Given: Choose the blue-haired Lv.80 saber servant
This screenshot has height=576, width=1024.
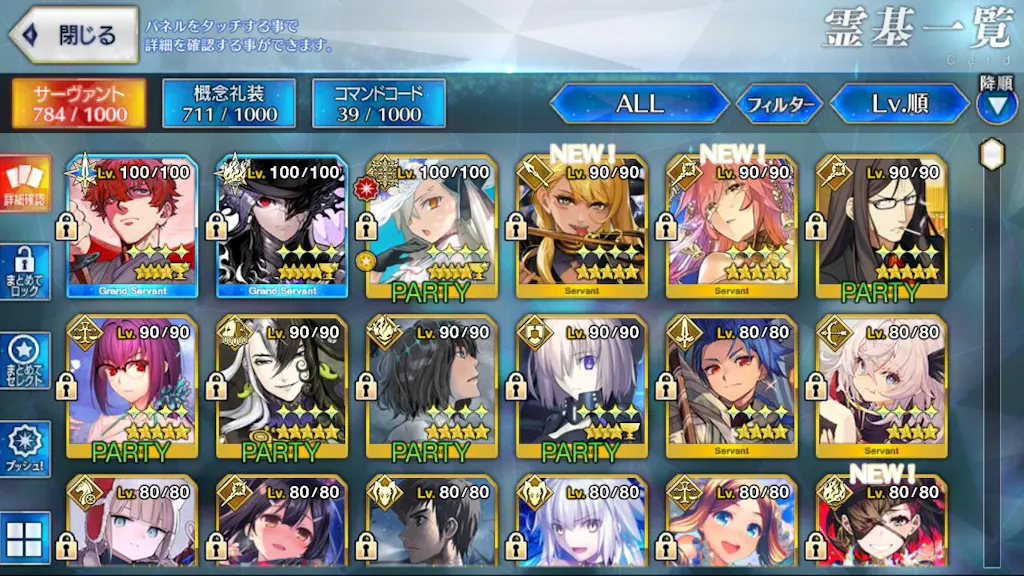Looking at the screenshot, I should point(732,386).
